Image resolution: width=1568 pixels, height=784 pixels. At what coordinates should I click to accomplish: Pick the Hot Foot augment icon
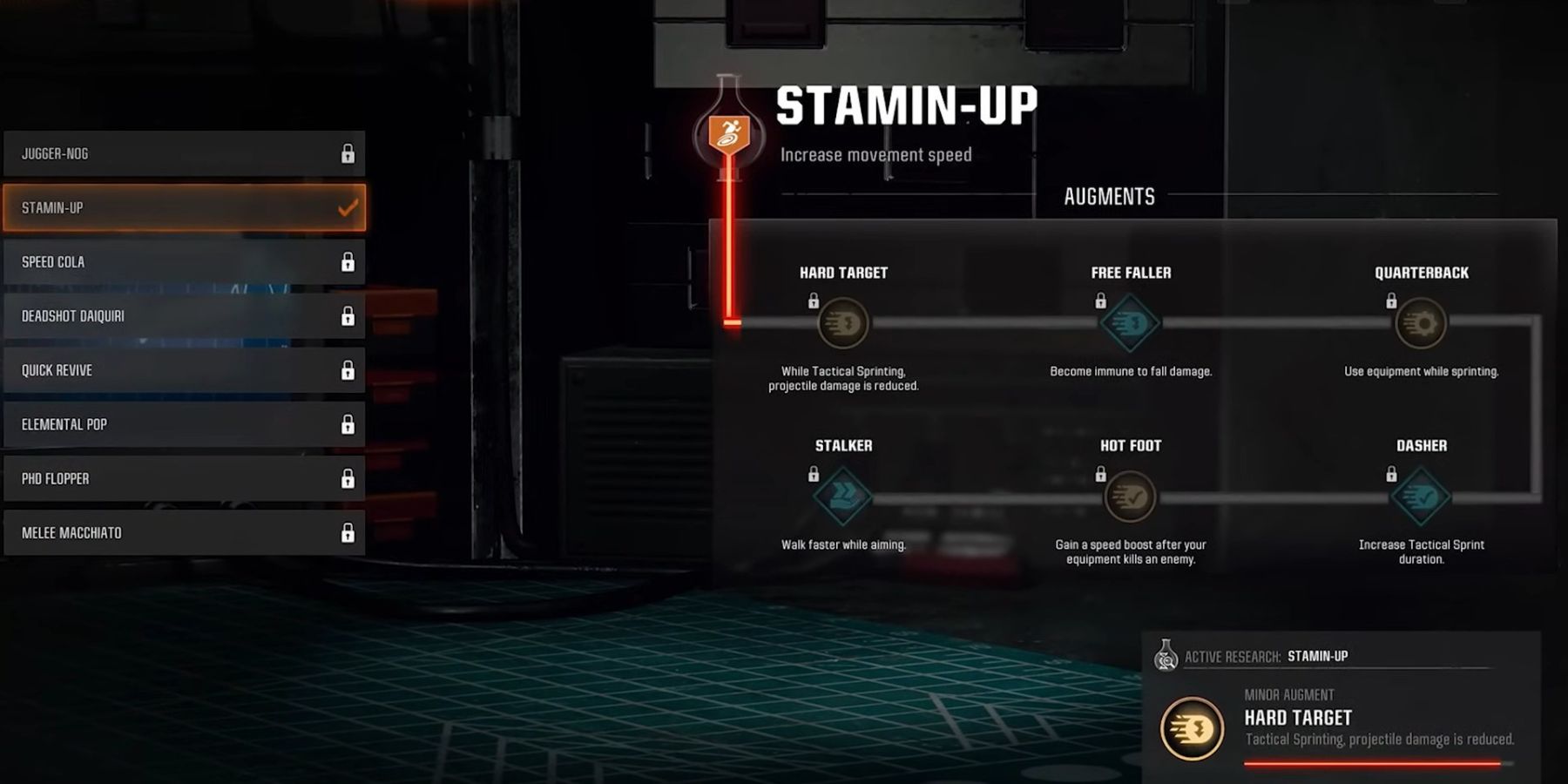pyautogui.click(x=1130, y=497)
